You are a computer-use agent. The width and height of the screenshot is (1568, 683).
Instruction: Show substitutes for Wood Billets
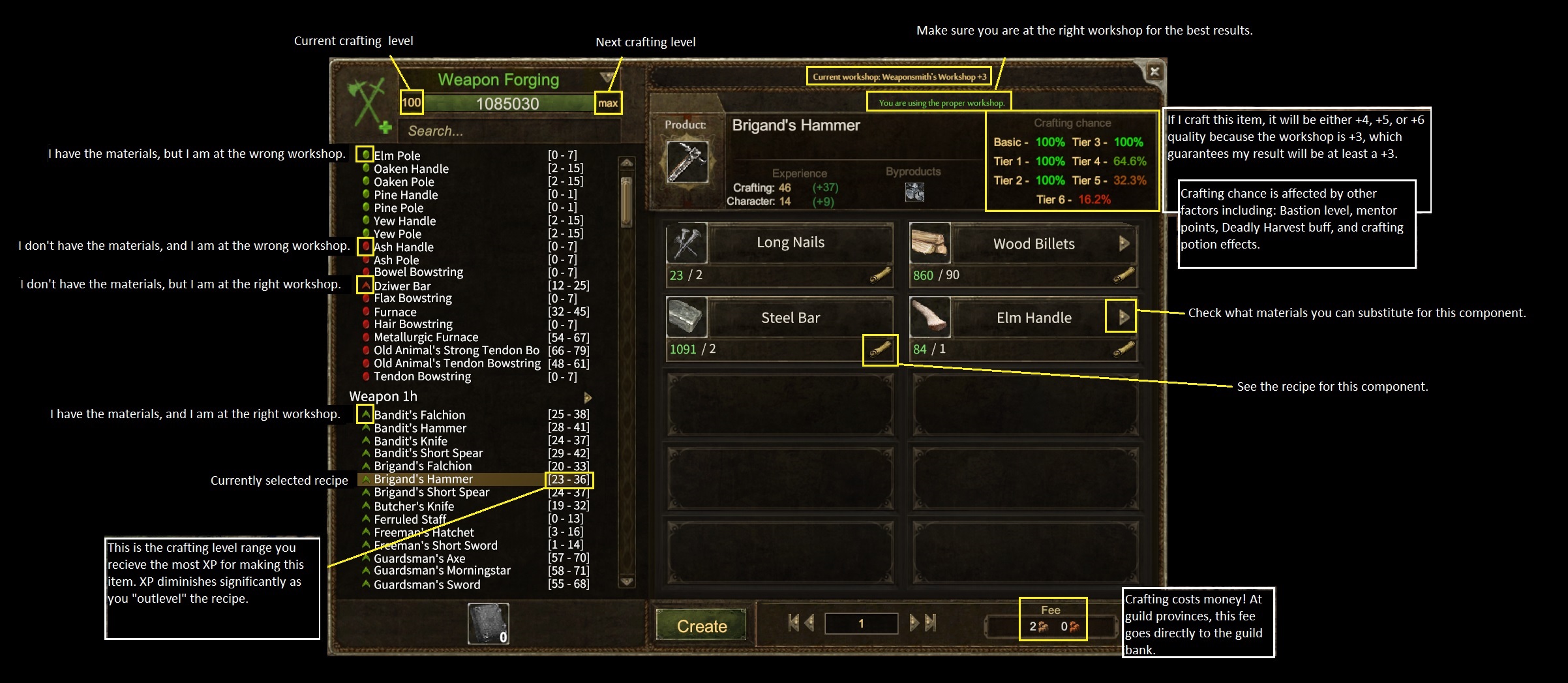point(1123,244)
